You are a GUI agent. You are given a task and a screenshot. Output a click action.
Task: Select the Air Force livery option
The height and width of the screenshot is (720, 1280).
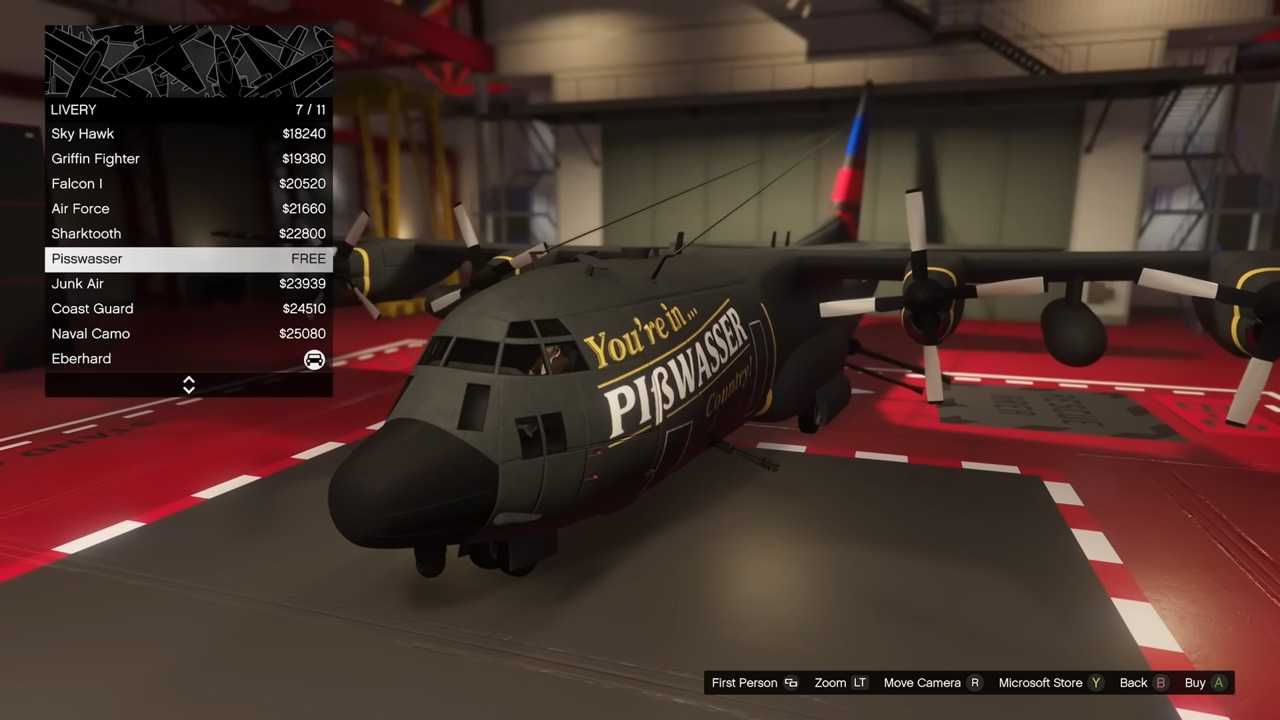[188, 209]
